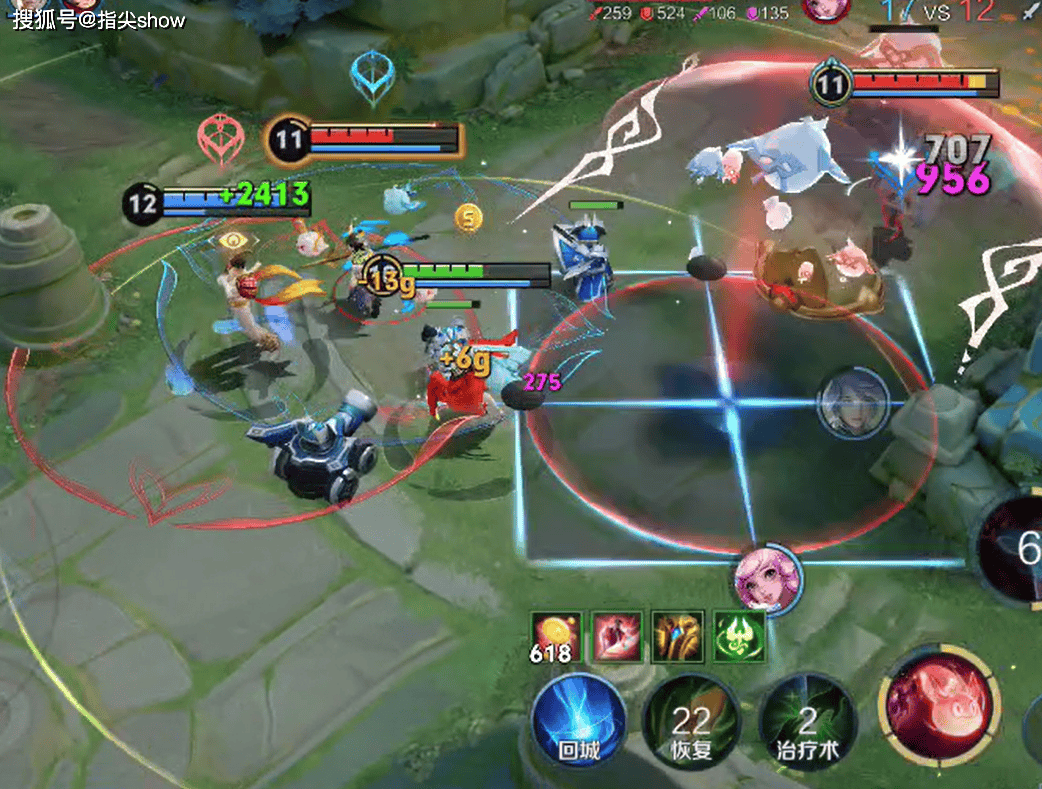Target the grey-haired enemy hero portrait
The height and width of the screenshot is (789, 1042).
pos(854,402)
